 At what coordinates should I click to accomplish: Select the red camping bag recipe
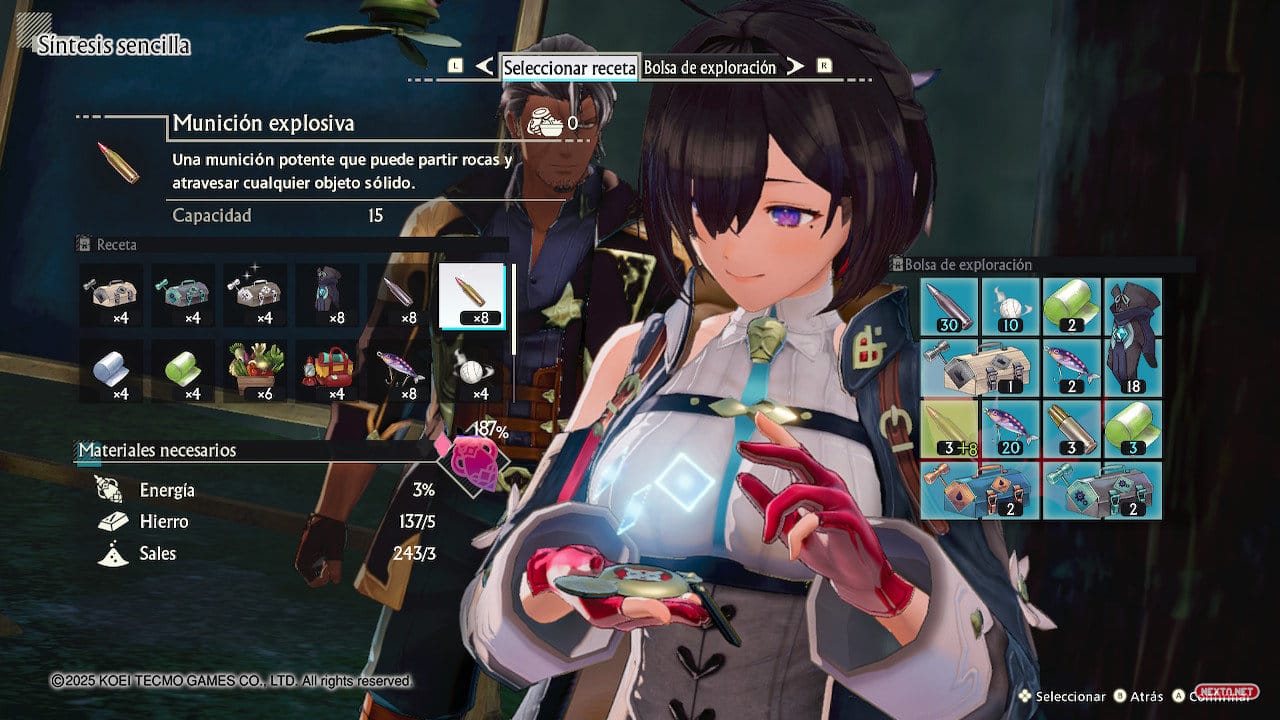tap(328, 371)
